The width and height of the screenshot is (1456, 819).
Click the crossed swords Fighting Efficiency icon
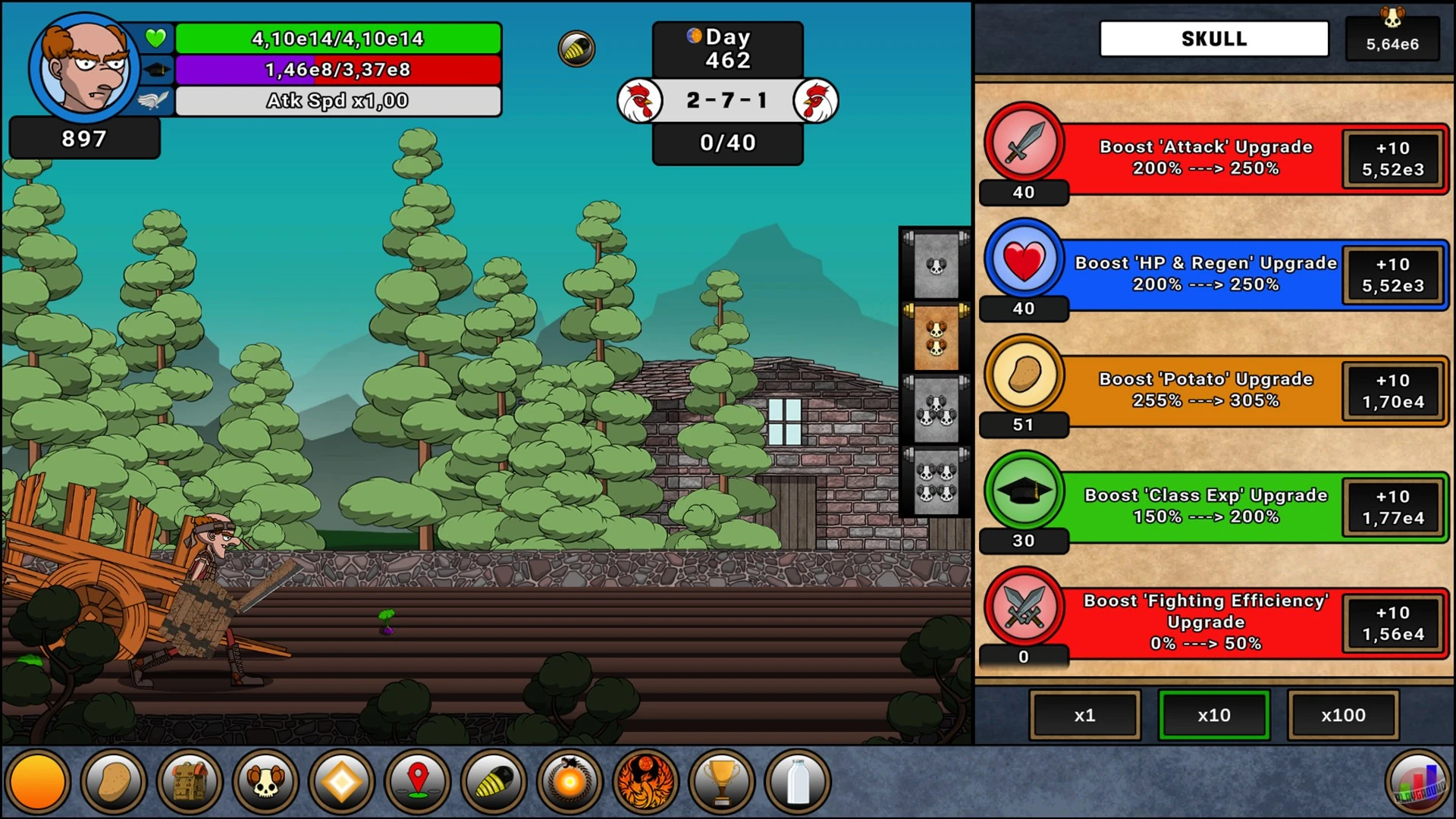1023,608
